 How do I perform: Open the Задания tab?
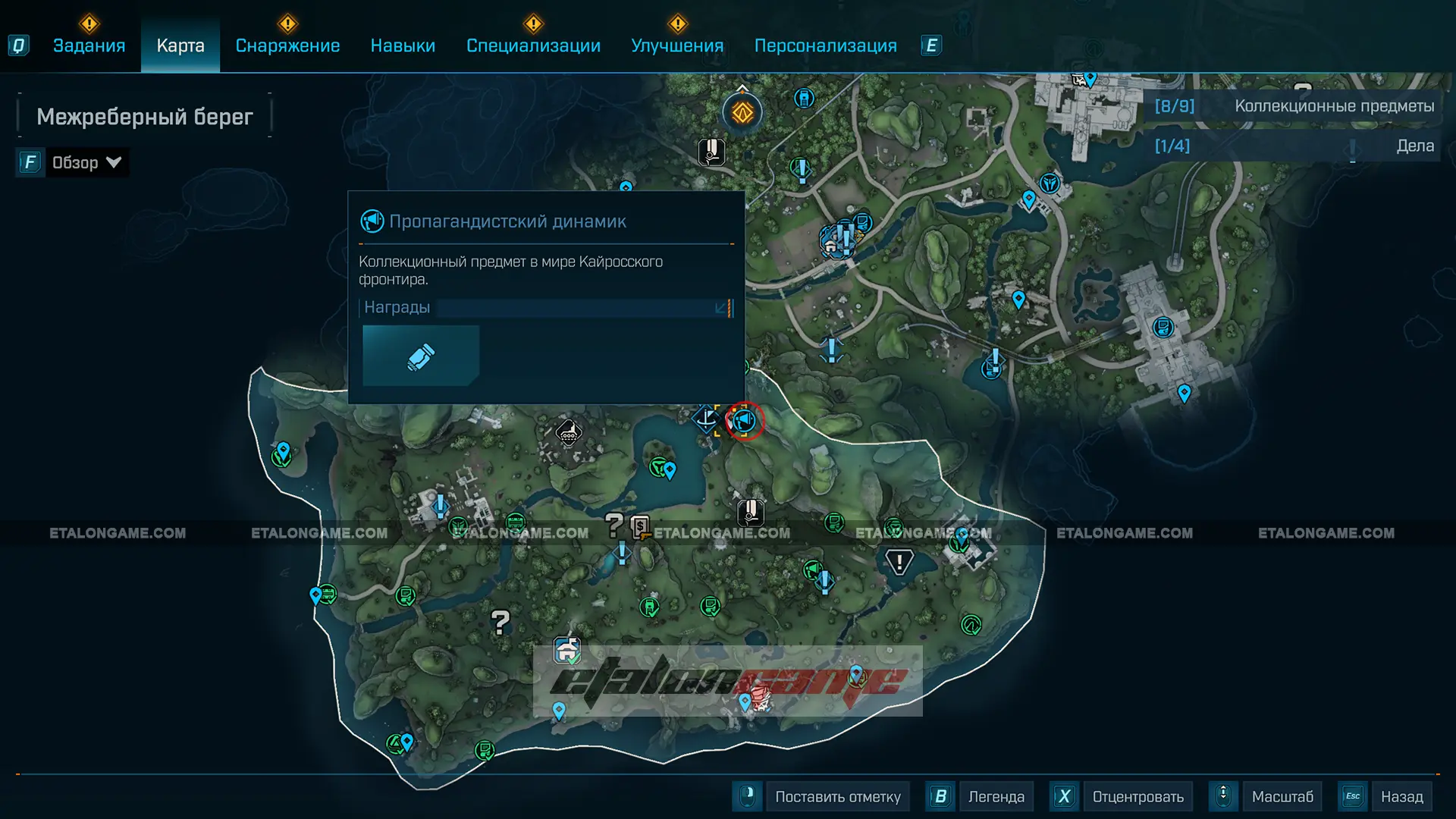tap(89, 45)
